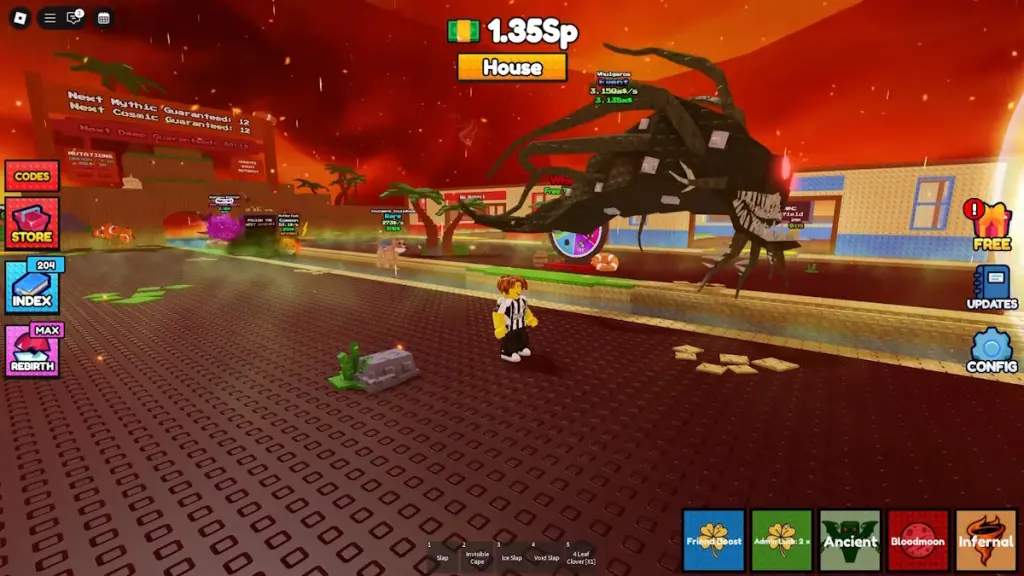Viewport: 1024px width, 576px height.
Task: Click the Infernal tornado tile
Action: [986, 541]
